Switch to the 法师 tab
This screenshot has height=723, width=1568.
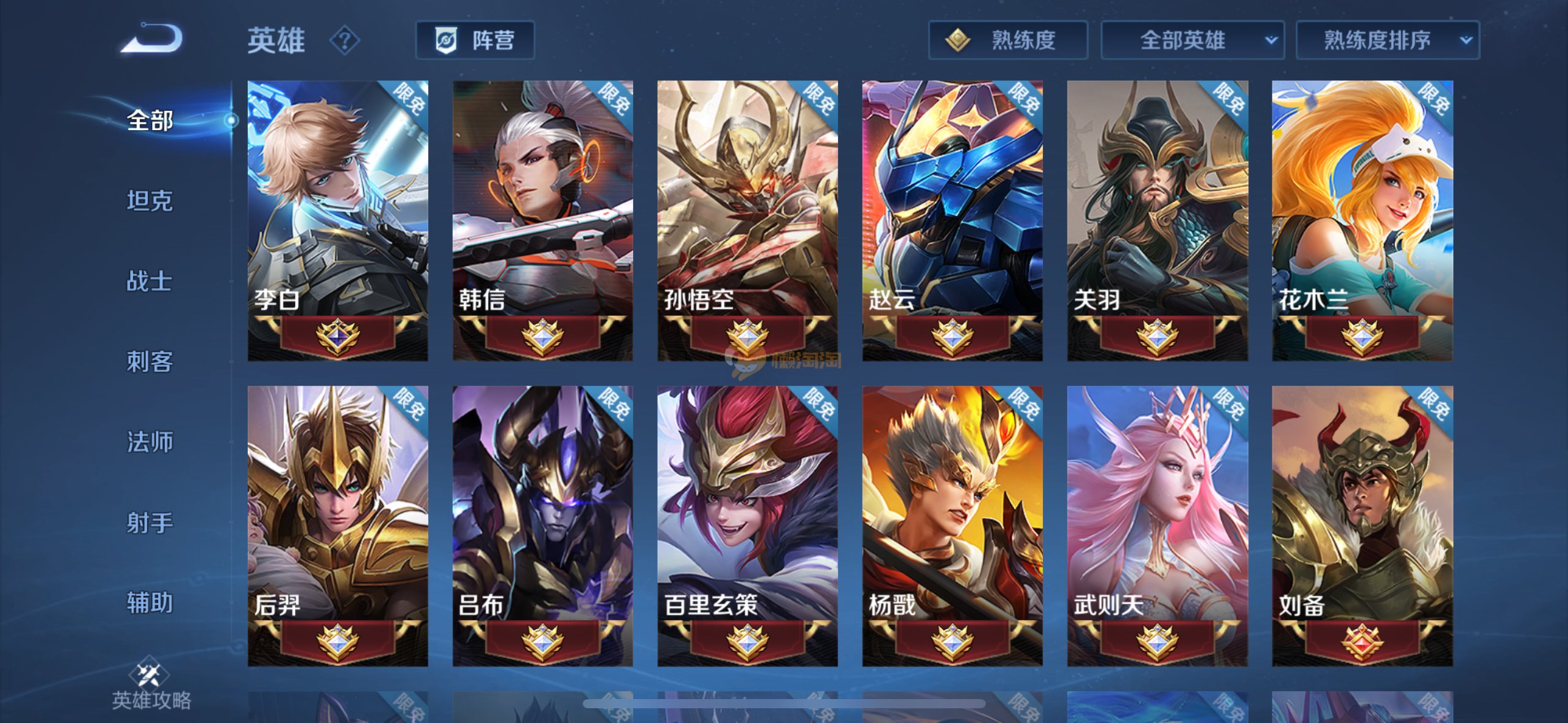(150, 442)
